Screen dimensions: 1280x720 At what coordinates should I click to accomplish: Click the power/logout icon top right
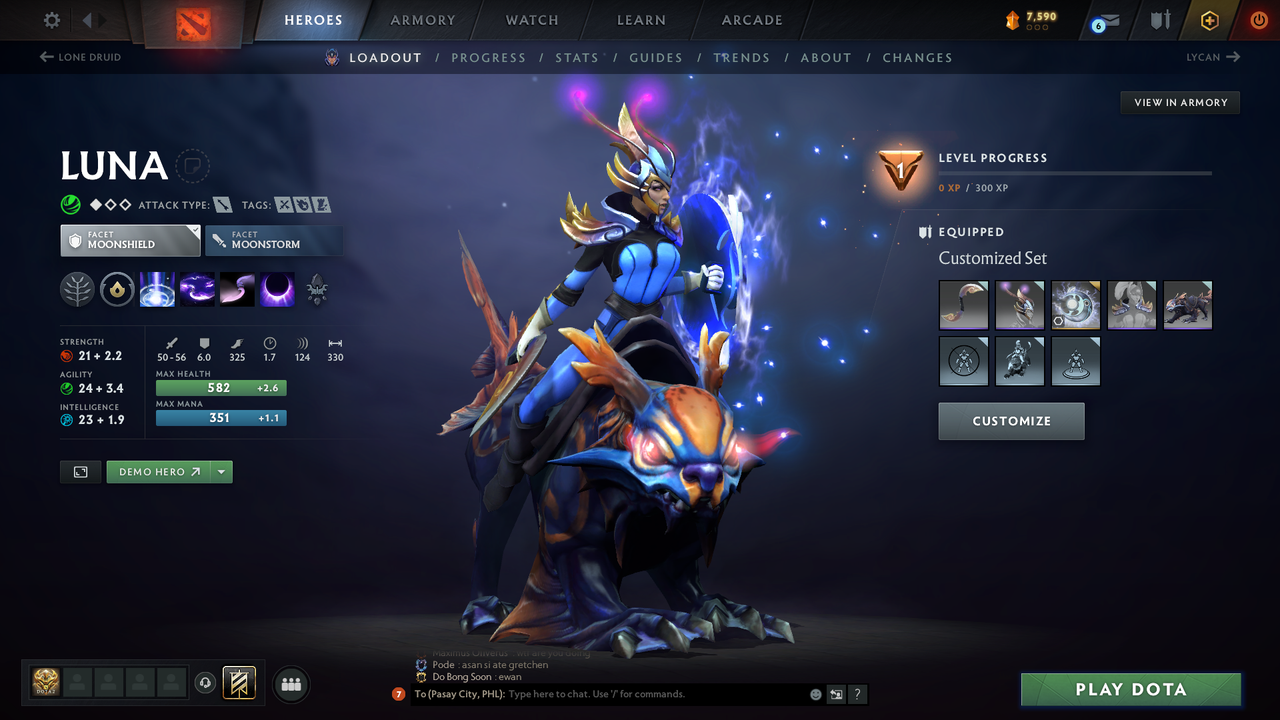pyautogui.click(x=1258, y=20)
